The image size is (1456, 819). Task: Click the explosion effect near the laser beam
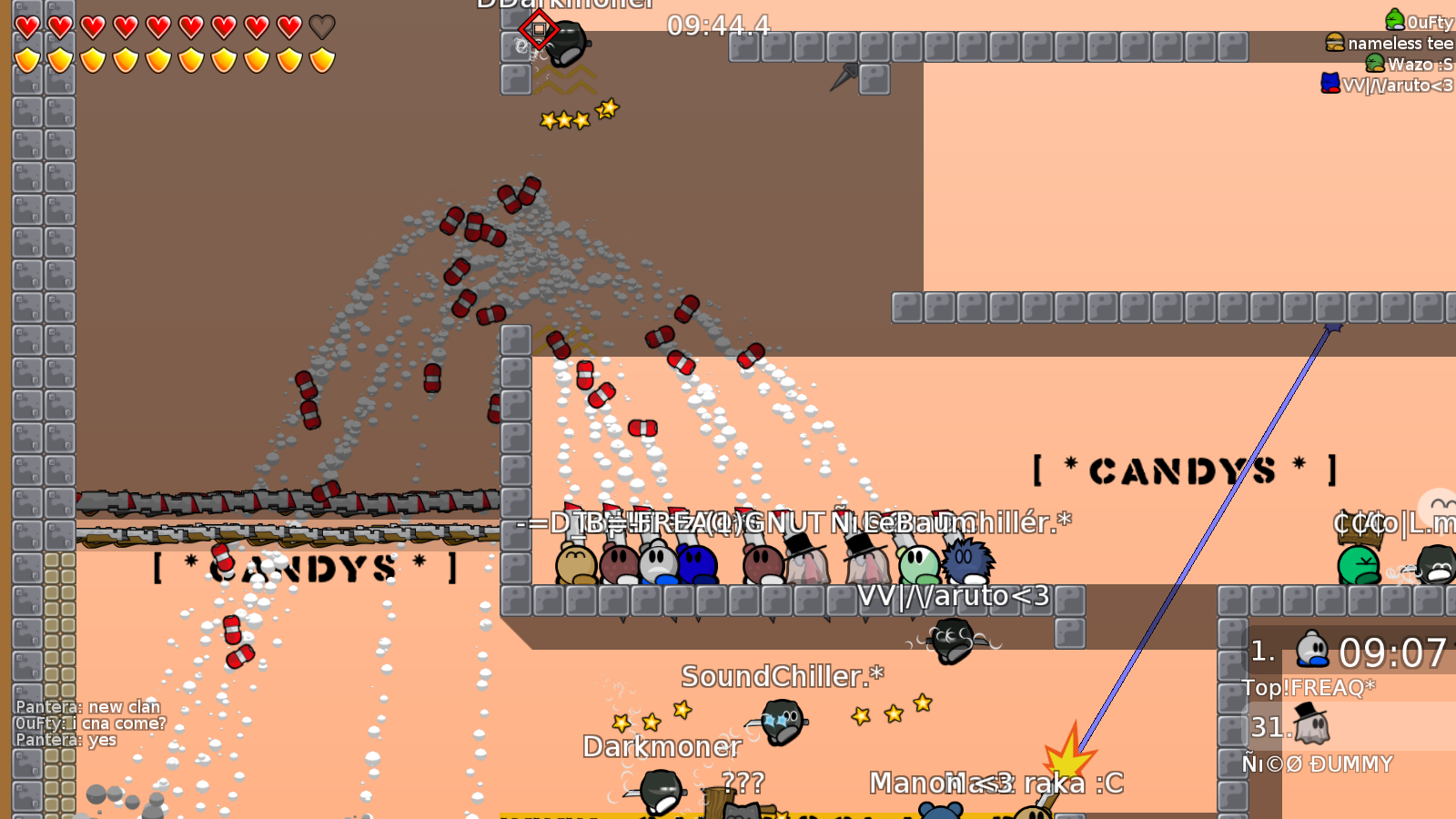point(1067,756)
